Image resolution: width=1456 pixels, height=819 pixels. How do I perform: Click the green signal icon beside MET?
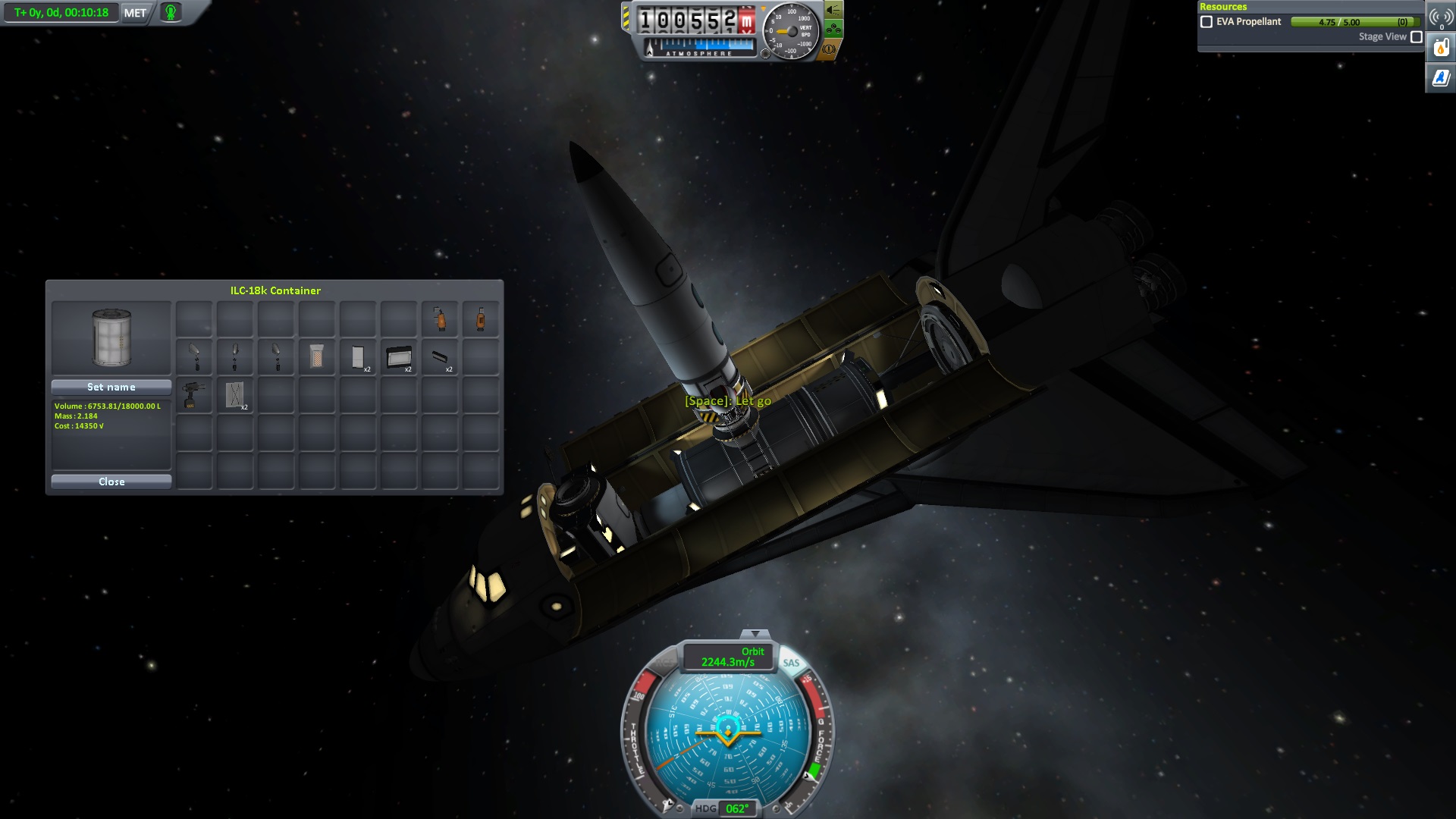[x=171, y=13]
